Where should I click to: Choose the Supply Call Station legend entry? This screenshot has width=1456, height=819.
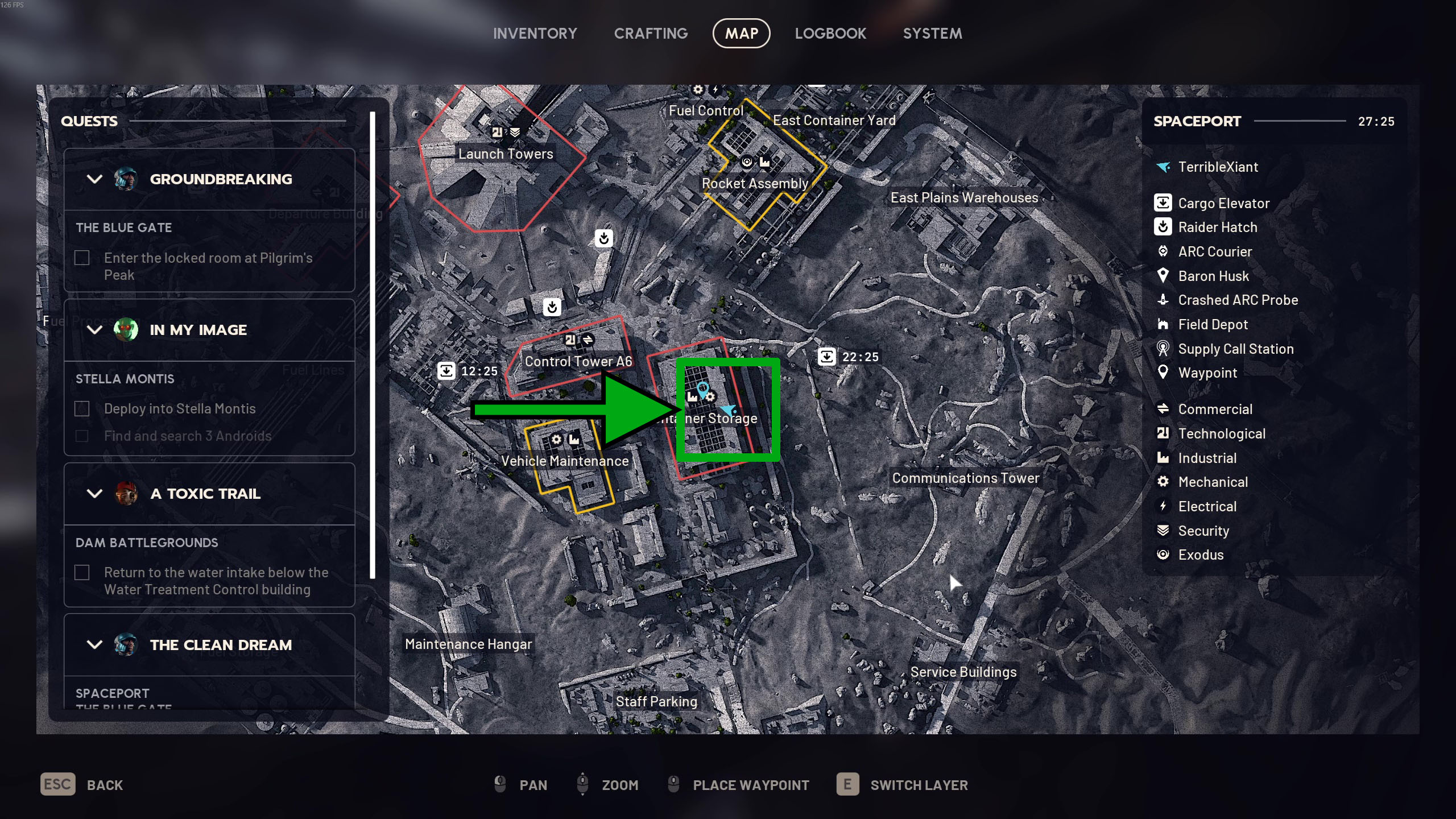pos(1235,349)
